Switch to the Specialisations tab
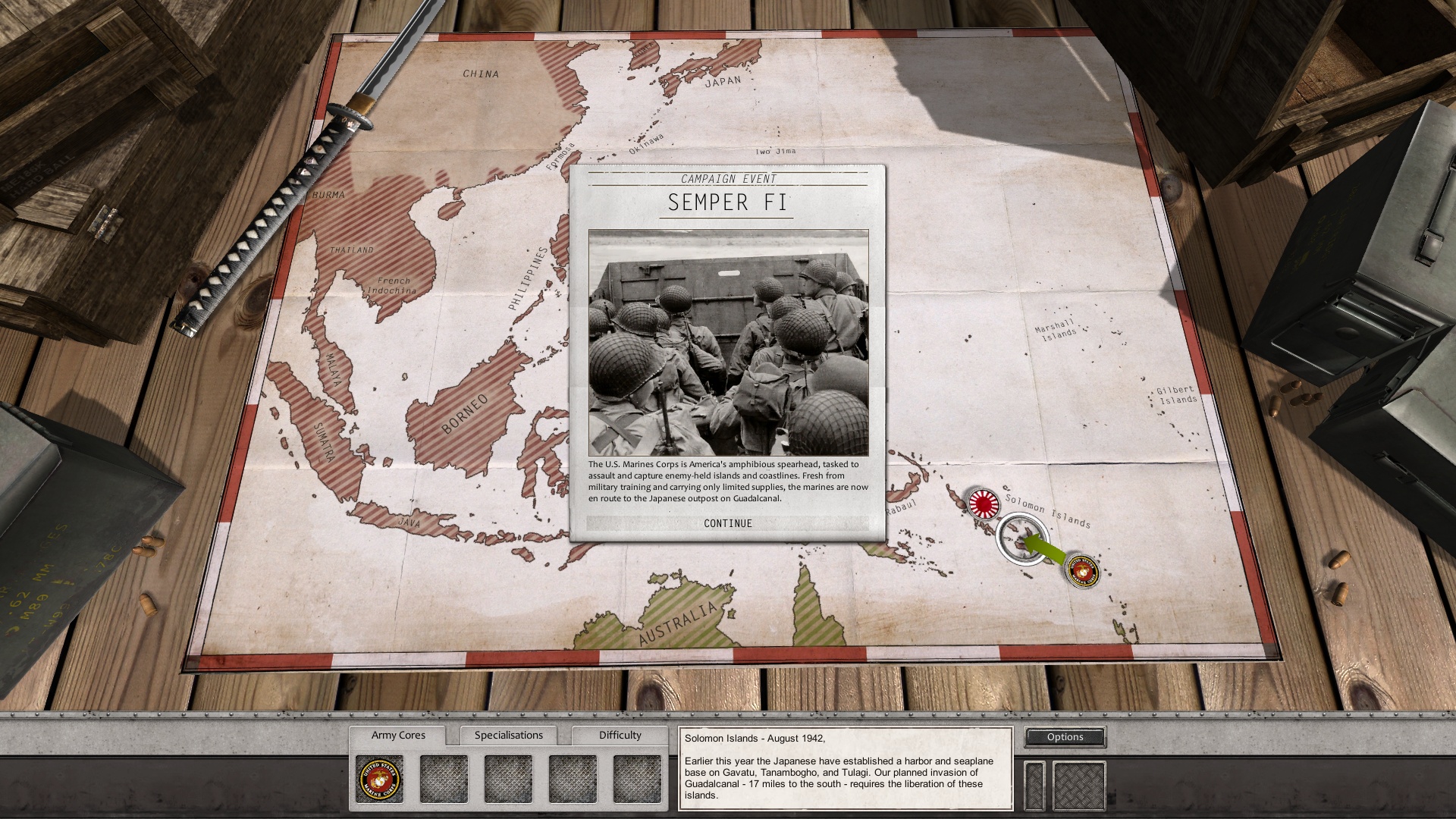Image resolution: width=1456 pixels, height=819 pixels. [509, 735]
